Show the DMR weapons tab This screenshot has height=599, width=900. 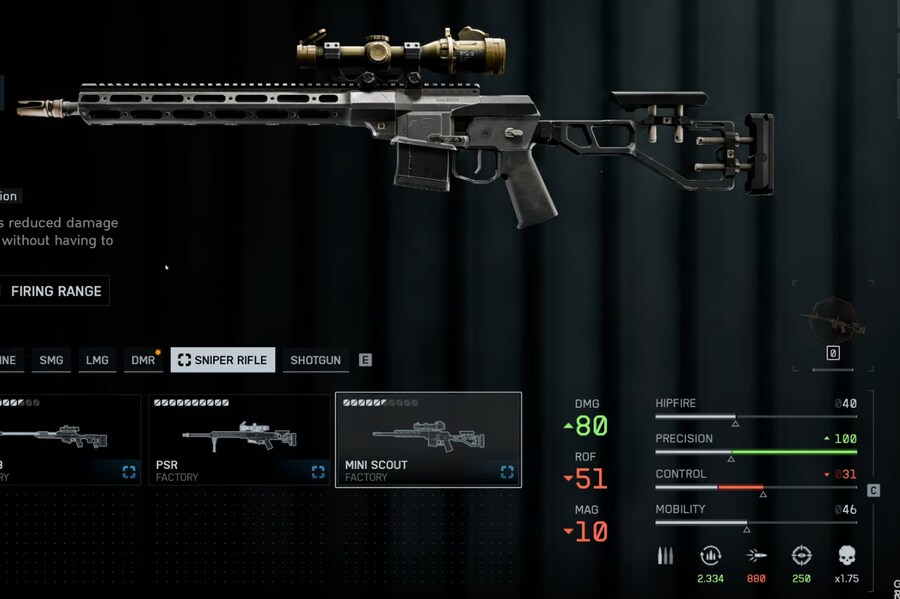pyautogui.click(x=143, y=360)
